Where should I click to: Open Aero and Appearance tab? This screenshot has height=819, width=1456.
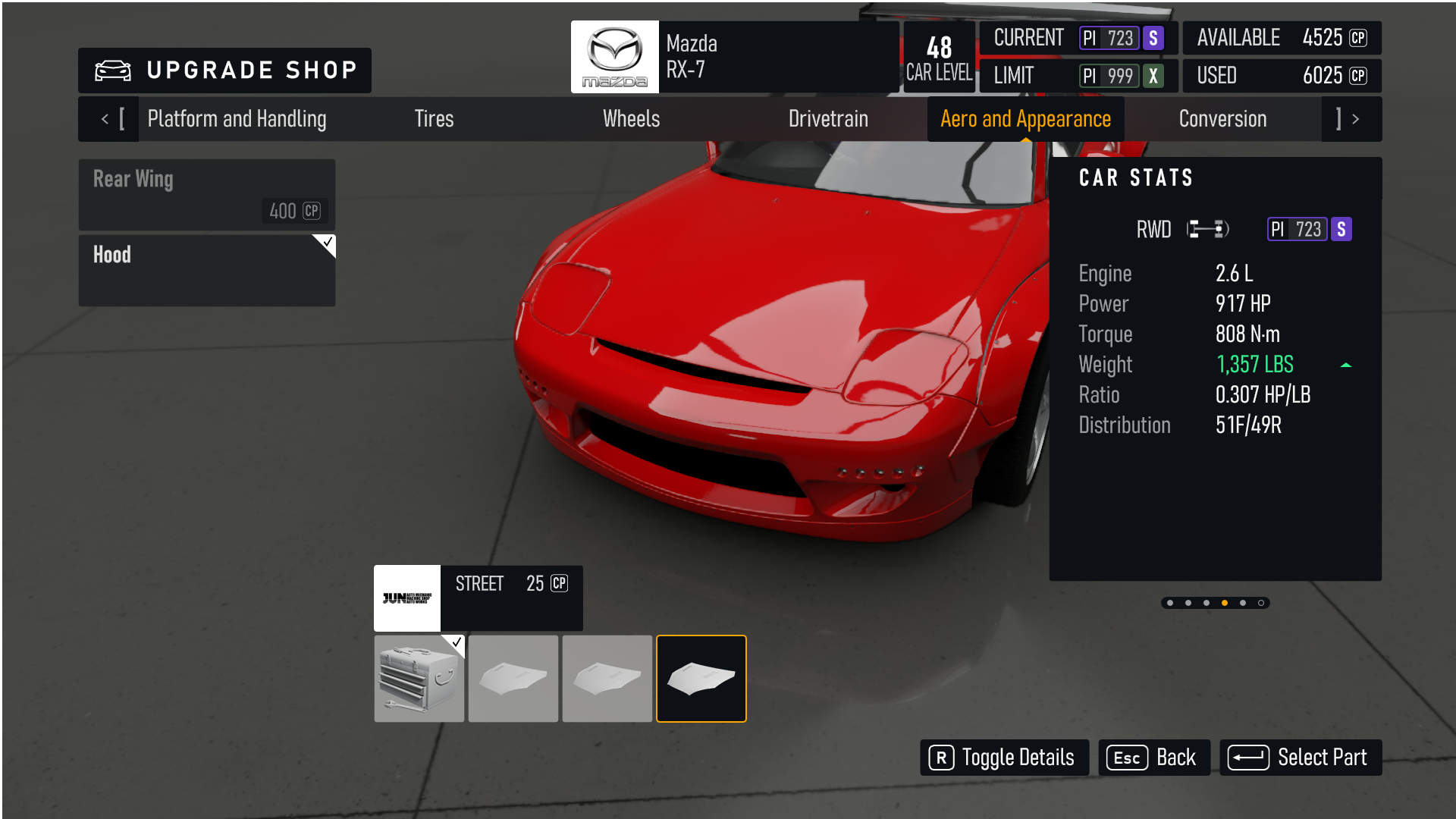pos(1025,119)
